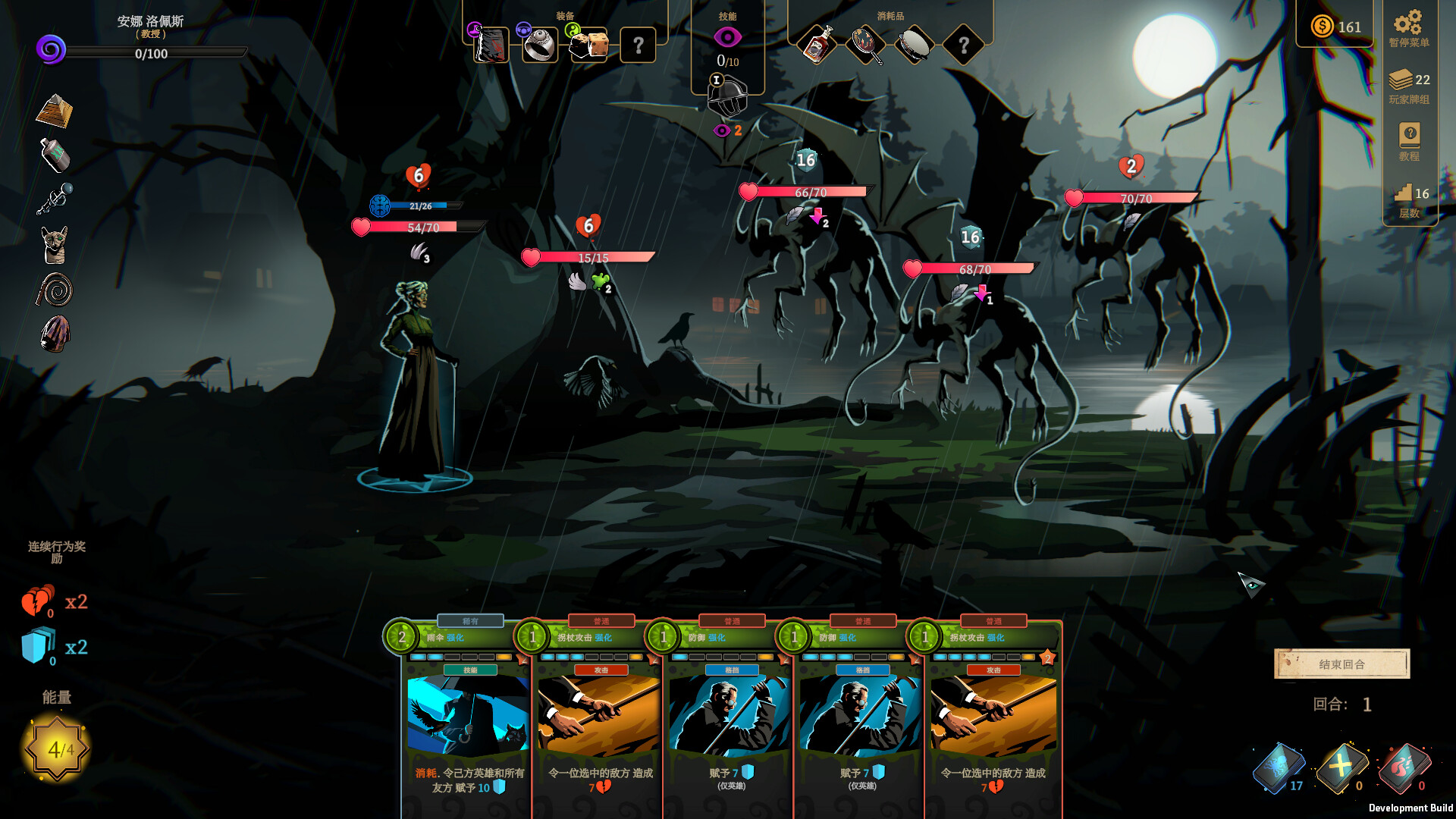1456x819 pixels.
Task: Open the yellow cross discard pile
Action: coord(1340,767)
